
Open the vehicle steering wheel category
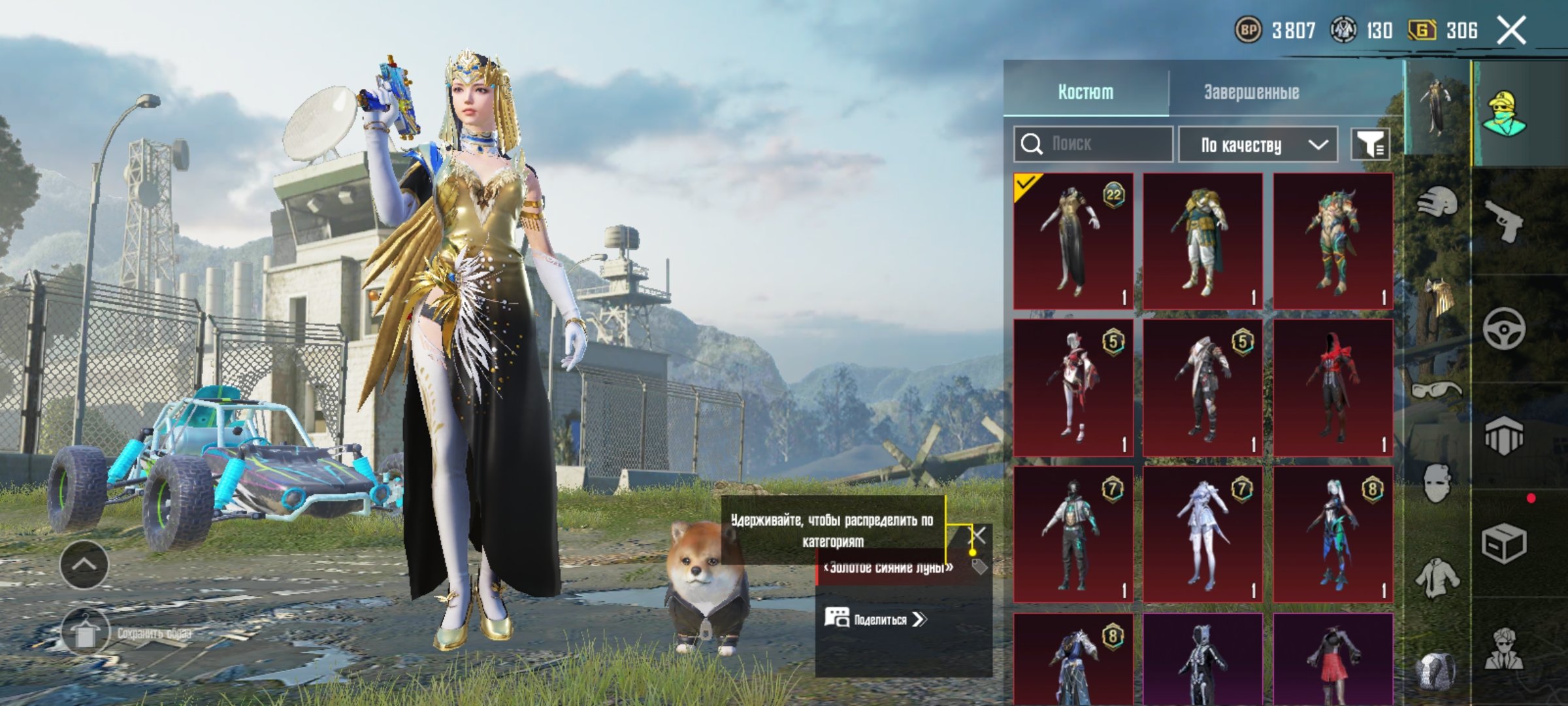click(1503, 328)
